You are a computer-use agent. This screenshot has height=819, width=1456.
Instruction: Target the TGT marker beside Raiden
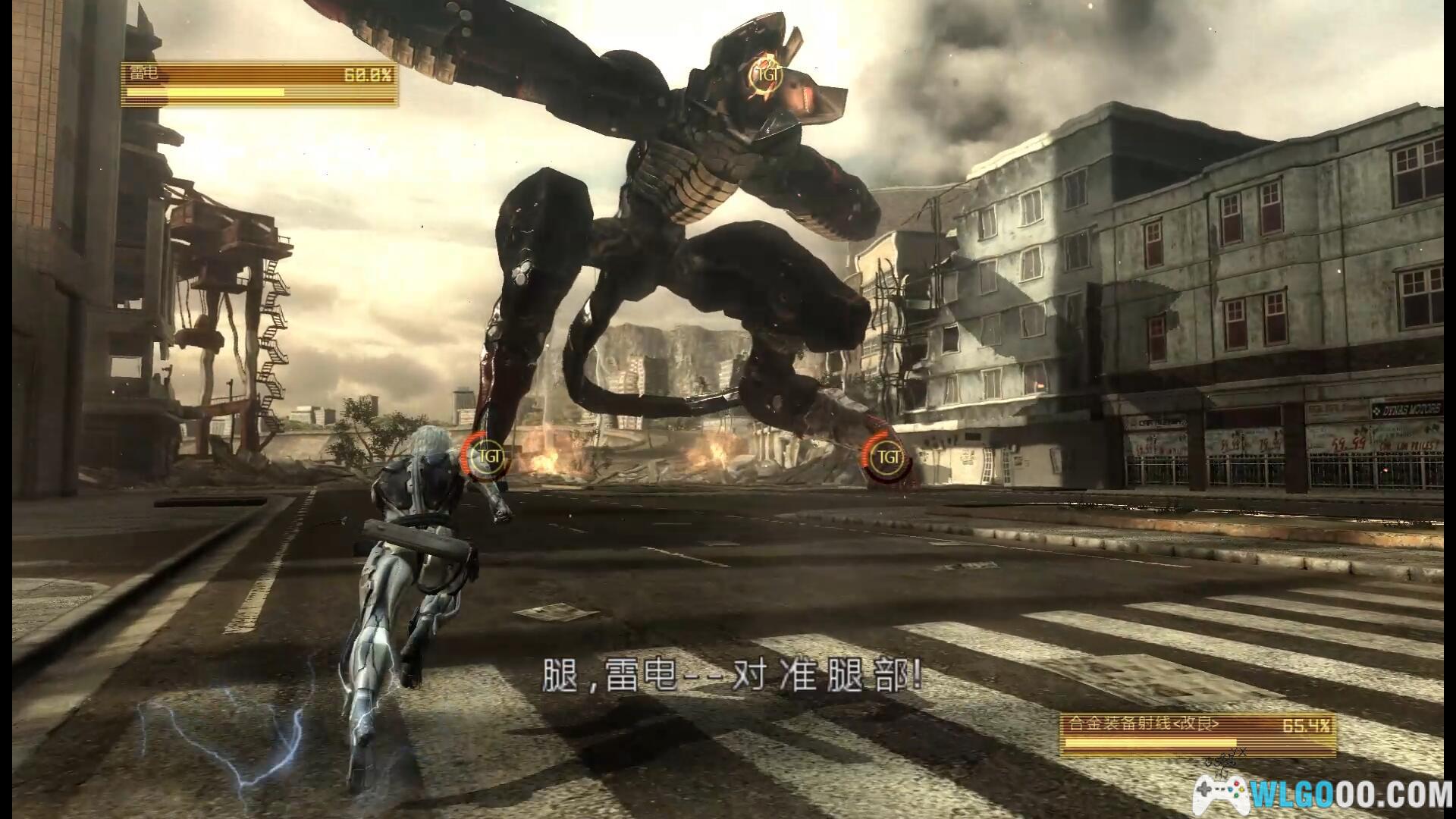(x=485, y=457)
